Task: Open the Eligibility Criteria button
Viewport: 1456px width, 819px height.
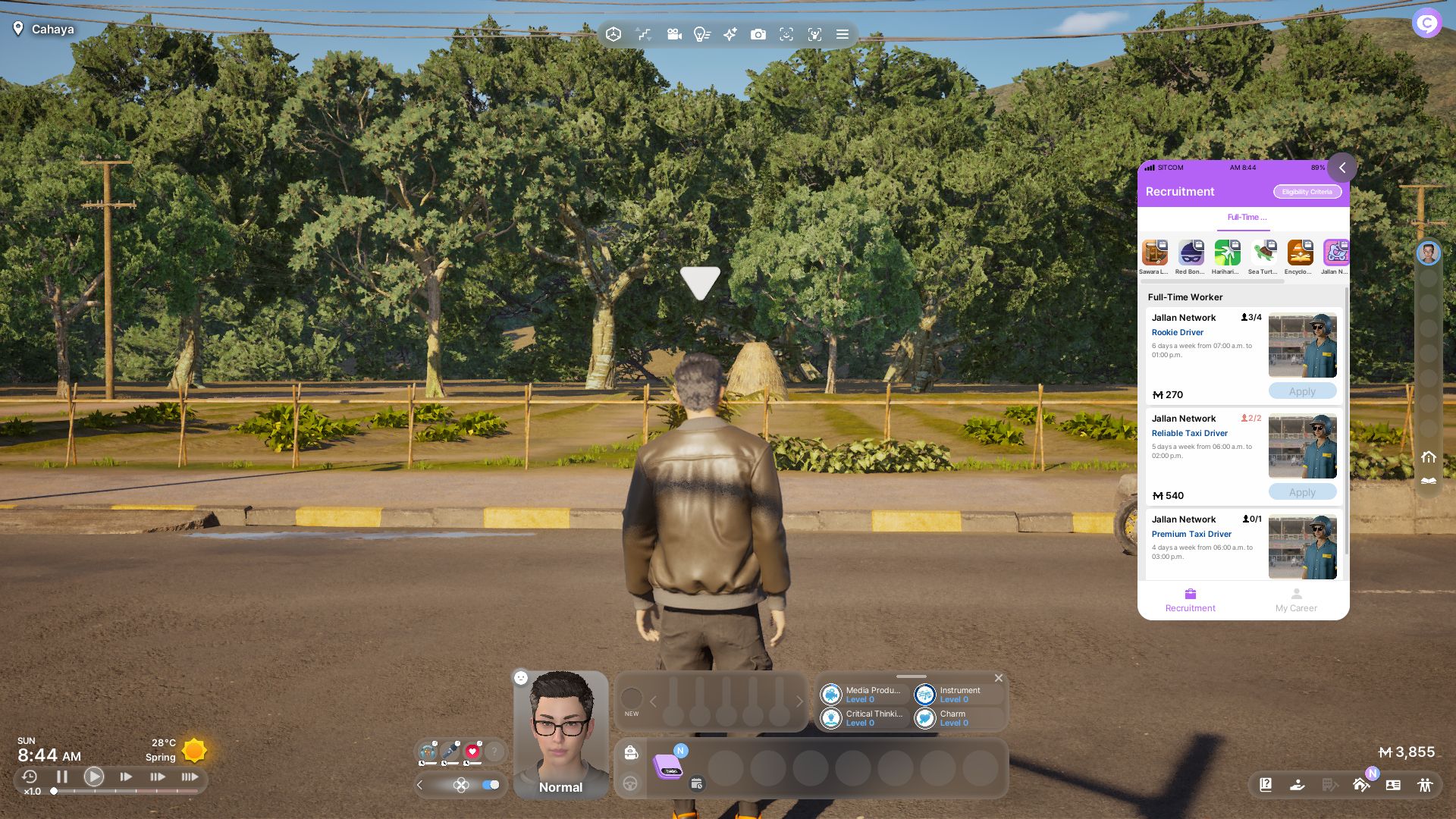Action: pyautogui.click(x=1307, y=192)
